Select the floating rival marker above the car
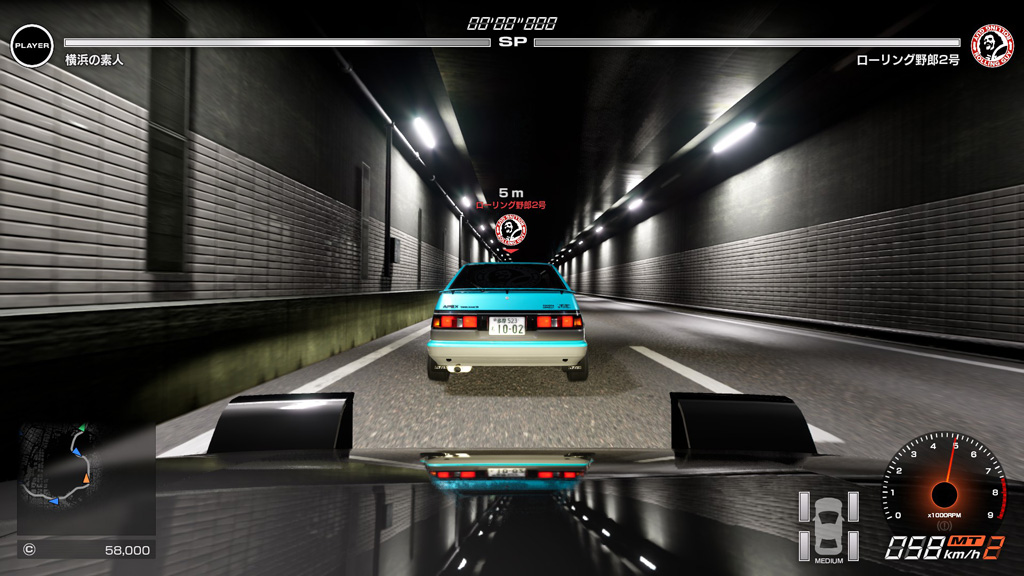Image resolution: width=1024 pixels, height=576 pixels. pyautogui.click(x=511, y=229)
